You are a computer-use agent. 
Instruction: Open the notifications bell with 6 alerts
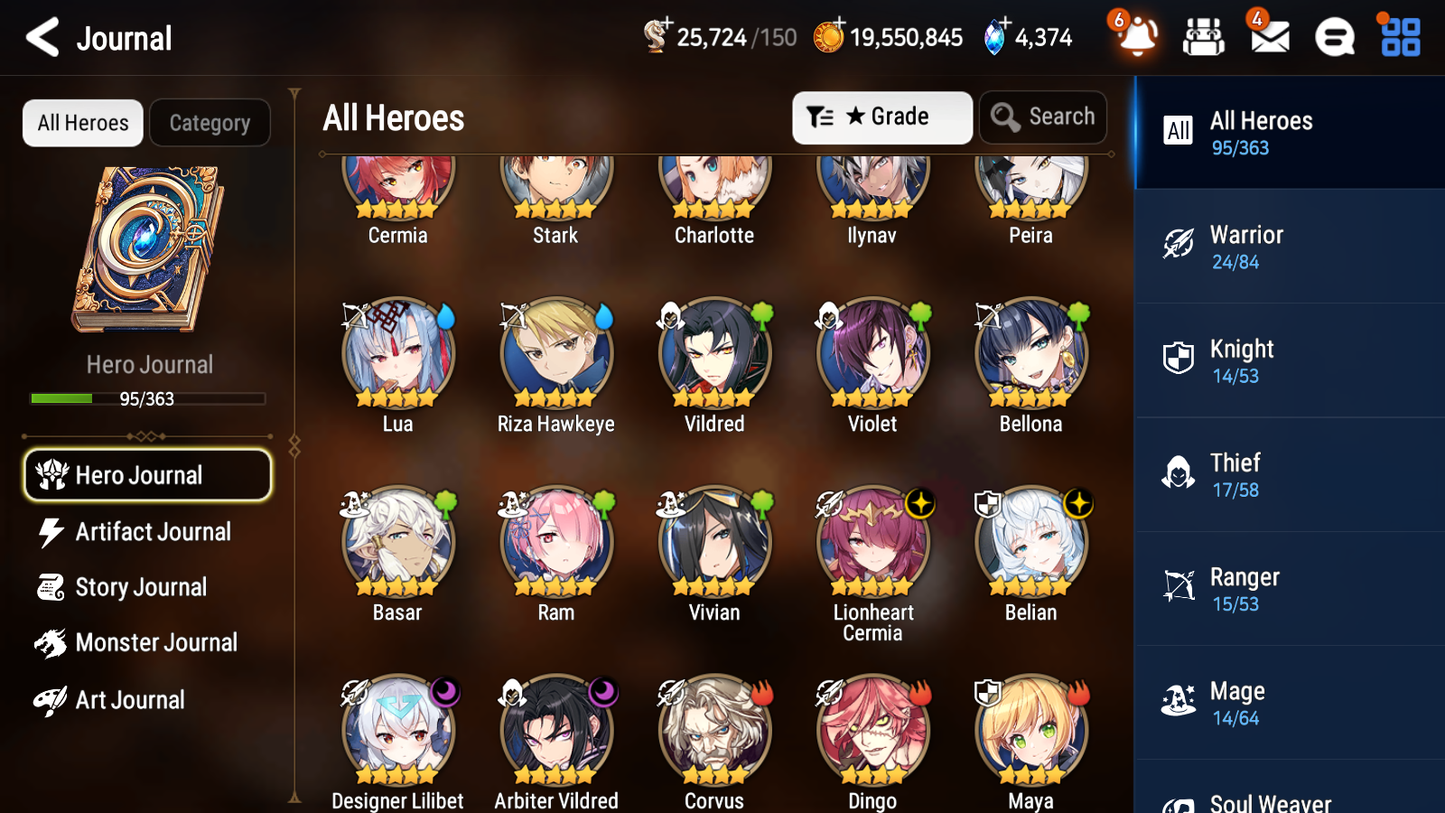pyautogui.click(x=1135, y=36)
